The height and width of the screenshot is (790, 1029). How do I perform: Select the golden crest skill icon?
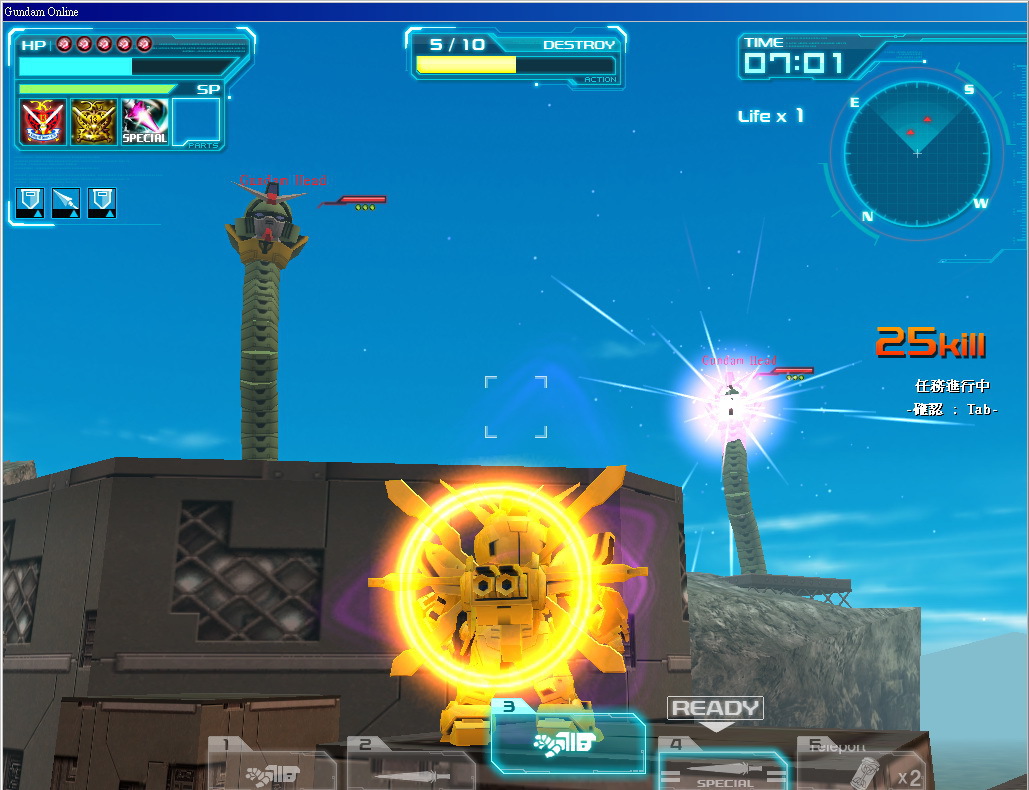(x=94, y=122)
